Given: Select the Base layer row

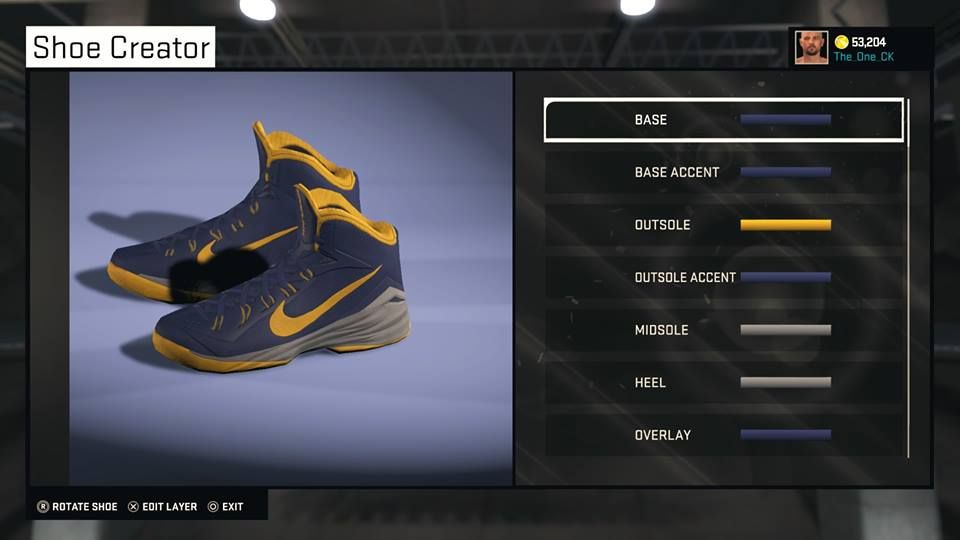Looking at the screenshot, I should (x=723, y=120).
